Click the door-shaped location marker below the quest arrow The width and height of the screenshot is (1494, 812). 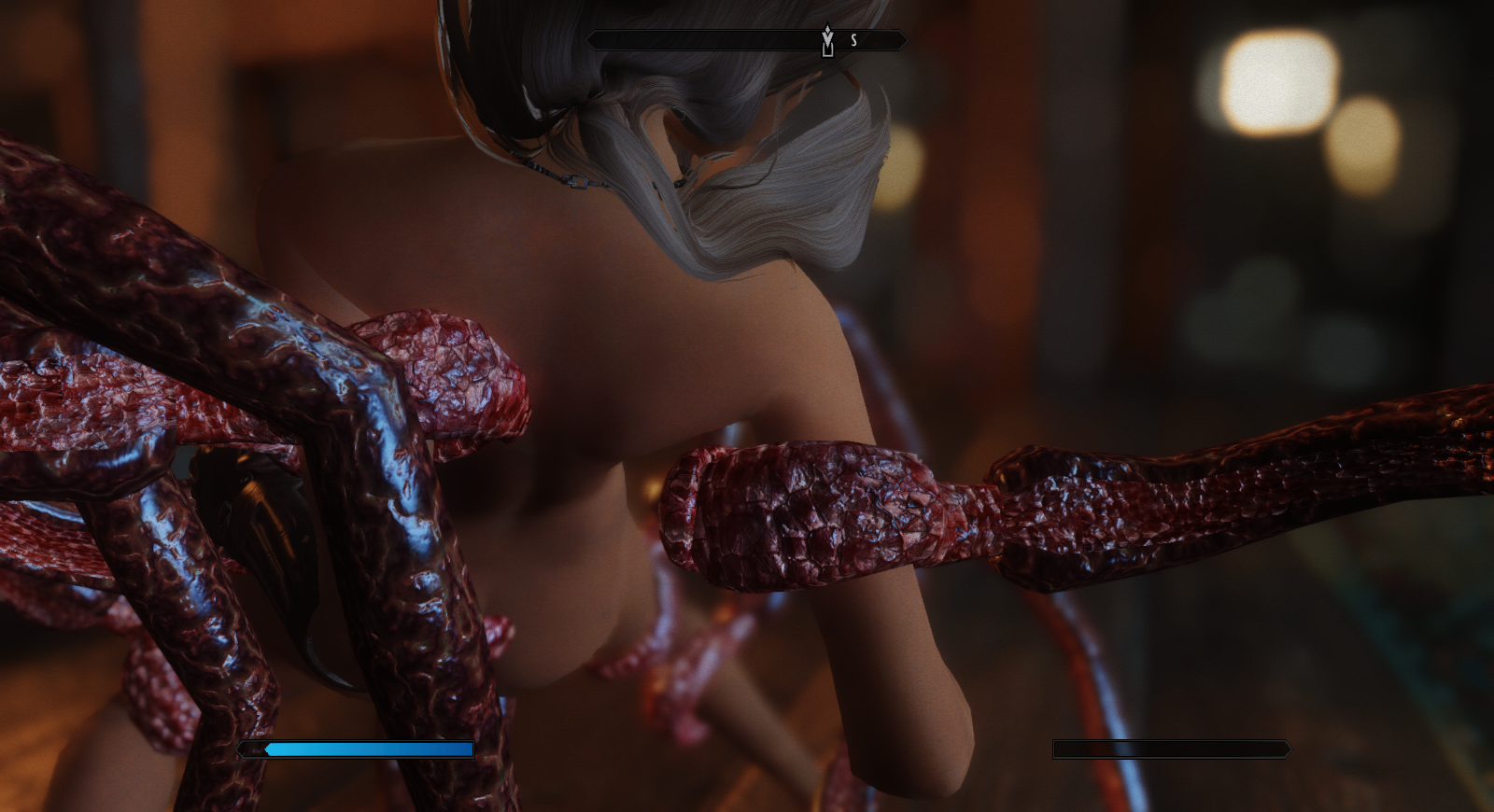[x=827, y=52]
